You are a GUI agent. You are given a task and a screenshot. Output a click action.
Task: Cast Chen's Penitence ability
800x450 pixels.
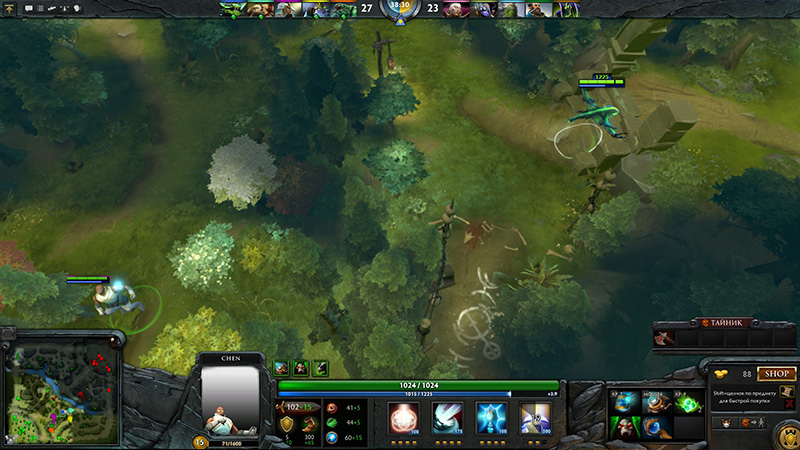click(405, 420)
